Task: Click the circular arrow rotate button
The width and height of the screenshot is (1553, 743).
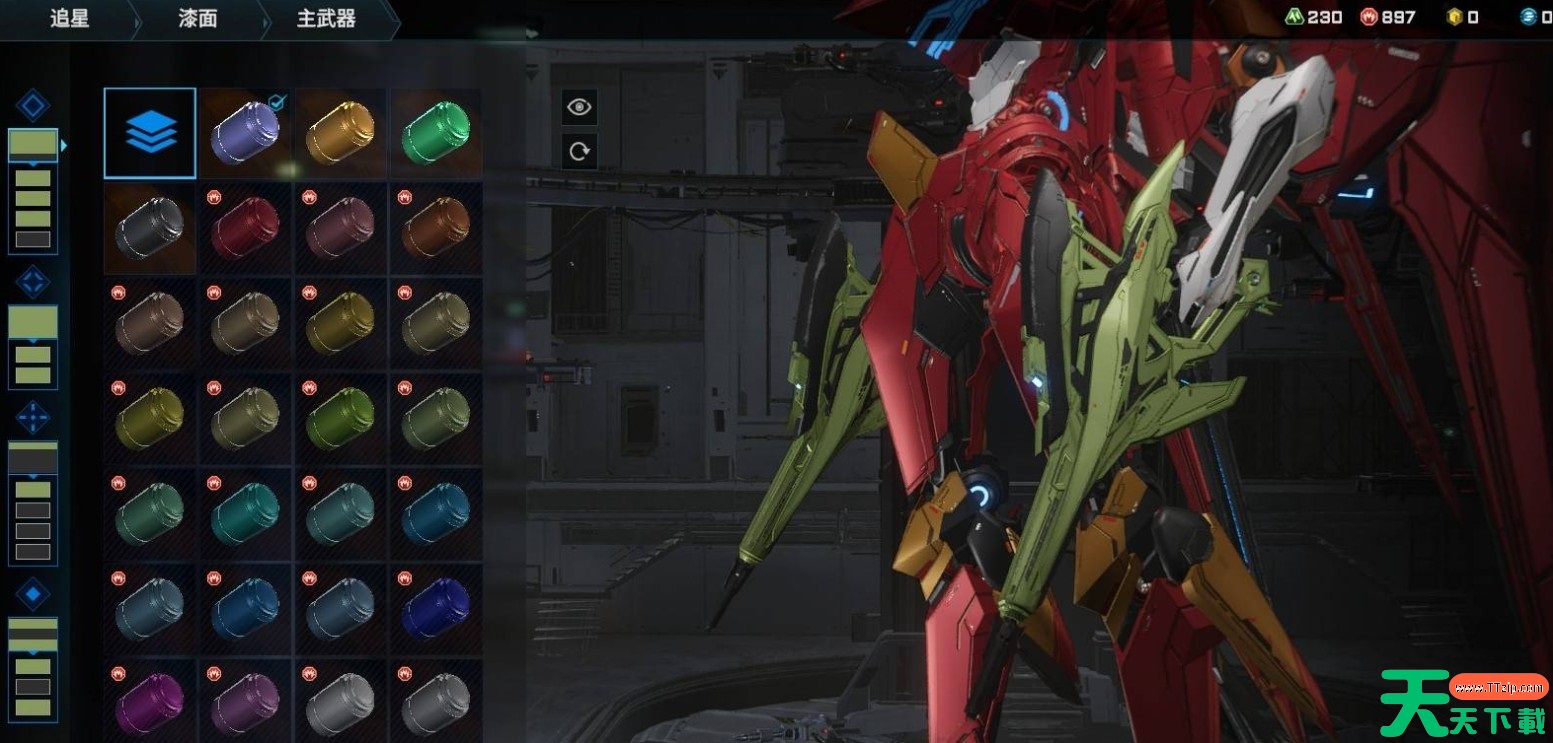Action: tap(579, 152)
